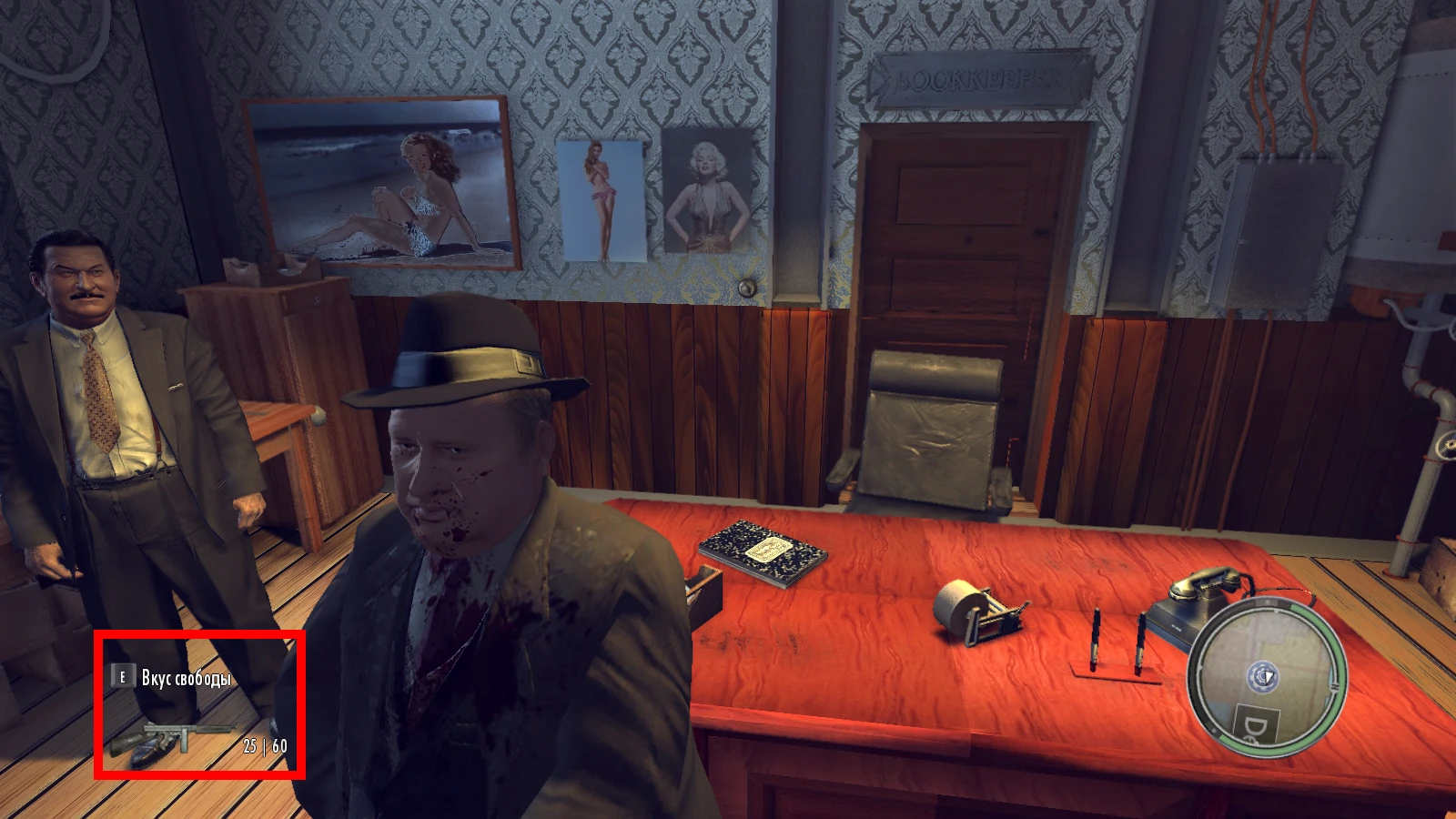Click the Вкус свободы pickup label
This screenshot has width=1456, height=819.
click(187, 677)
